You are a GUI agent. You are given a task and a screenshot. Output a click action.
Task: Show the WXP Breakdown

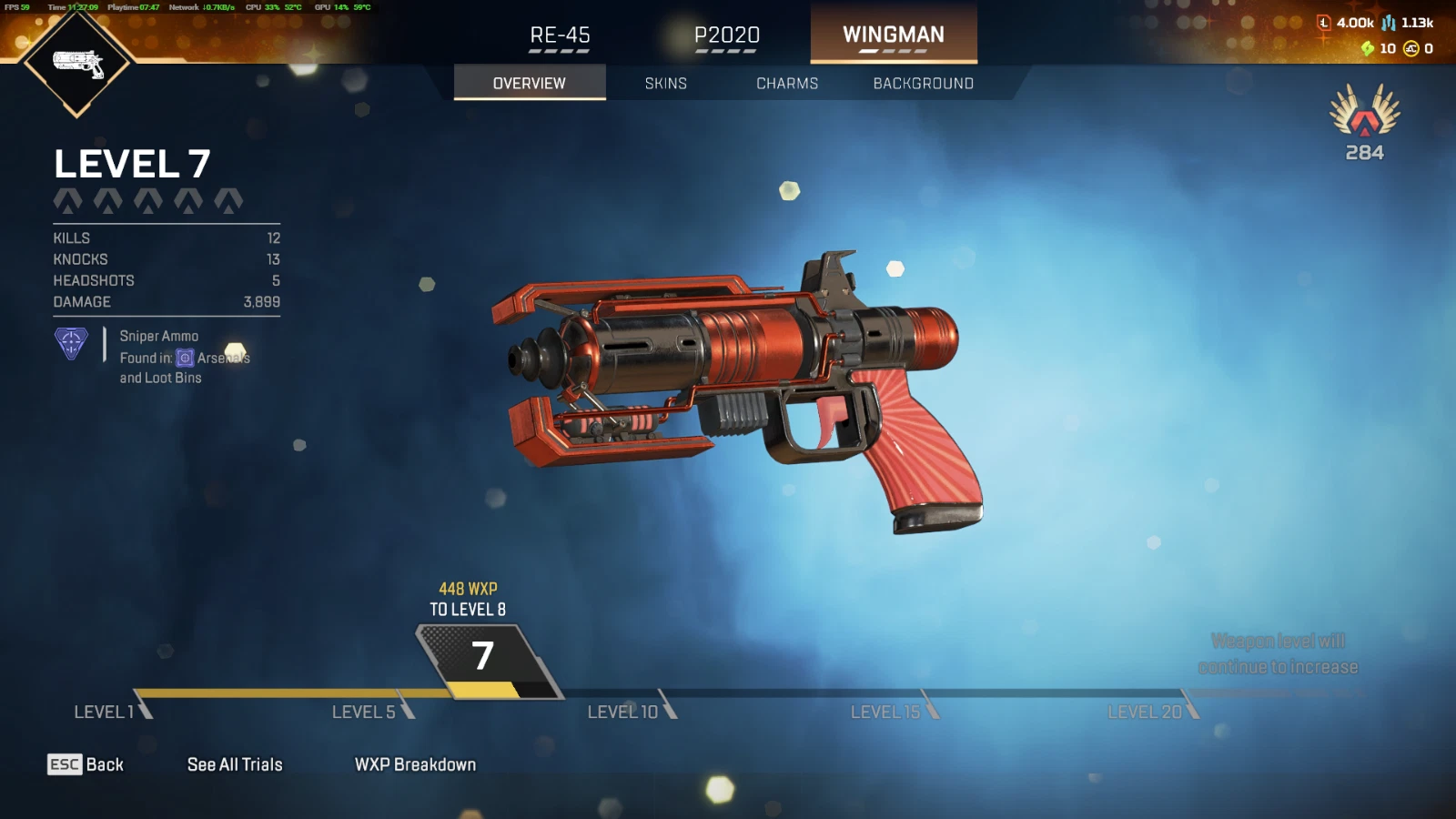click(x=415, y=764)
